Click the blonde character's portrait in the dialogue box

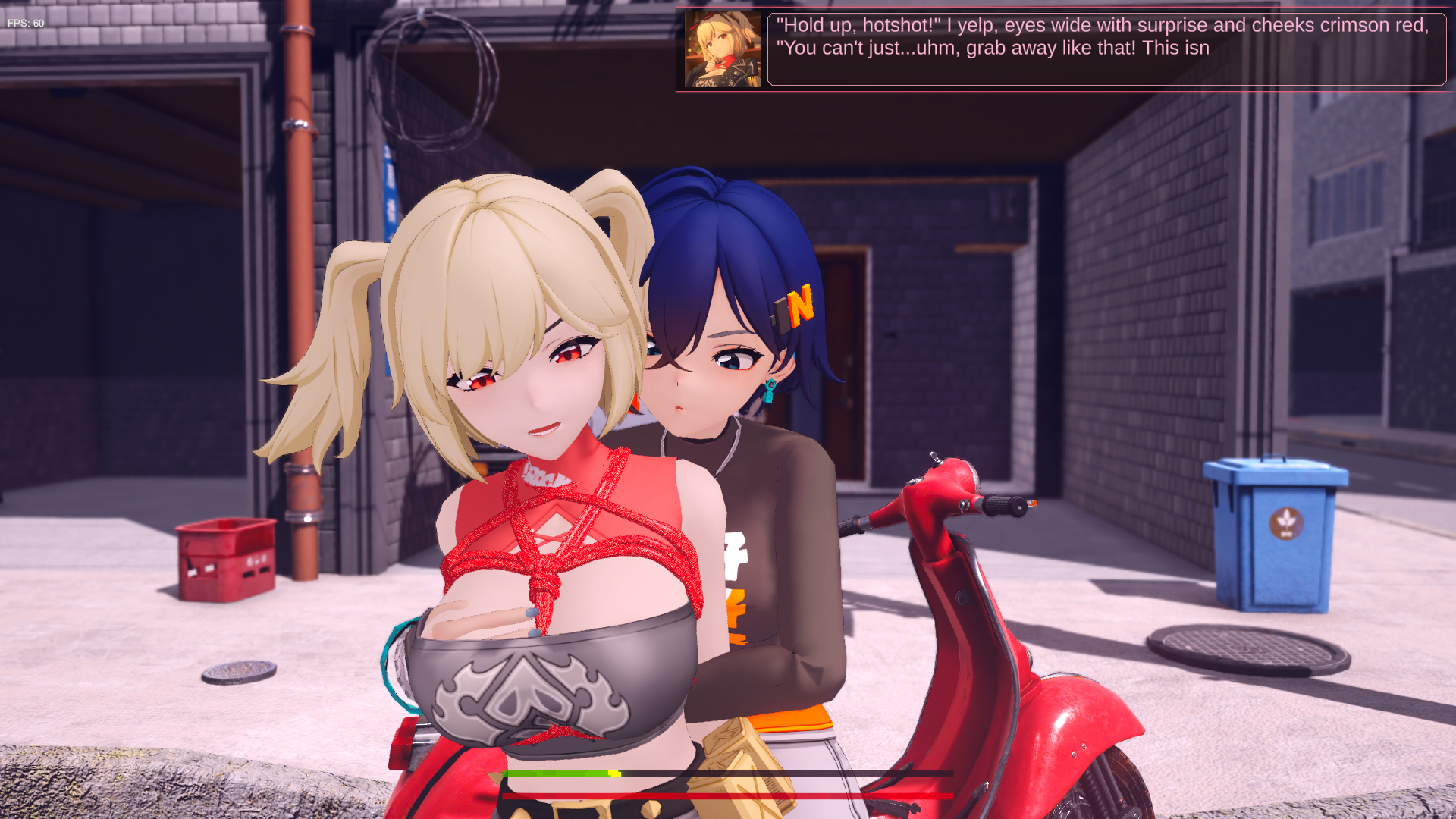pos(720,49)
